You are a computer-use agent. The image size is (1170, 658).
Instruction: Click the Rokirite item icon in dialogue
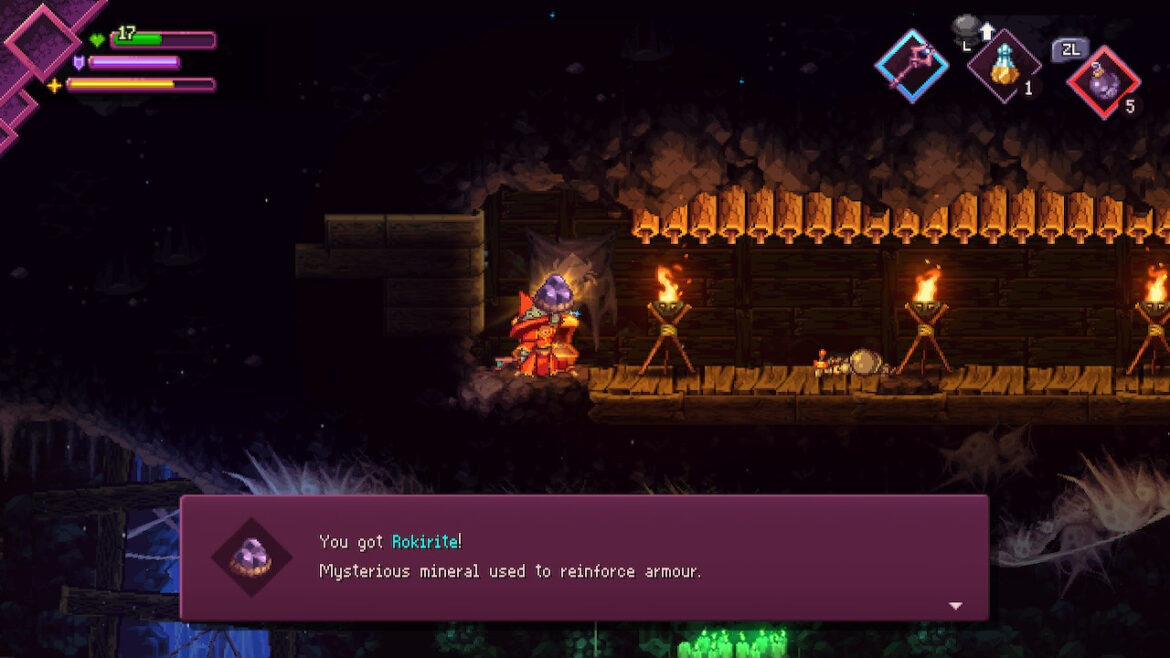[x=251, y=557]
